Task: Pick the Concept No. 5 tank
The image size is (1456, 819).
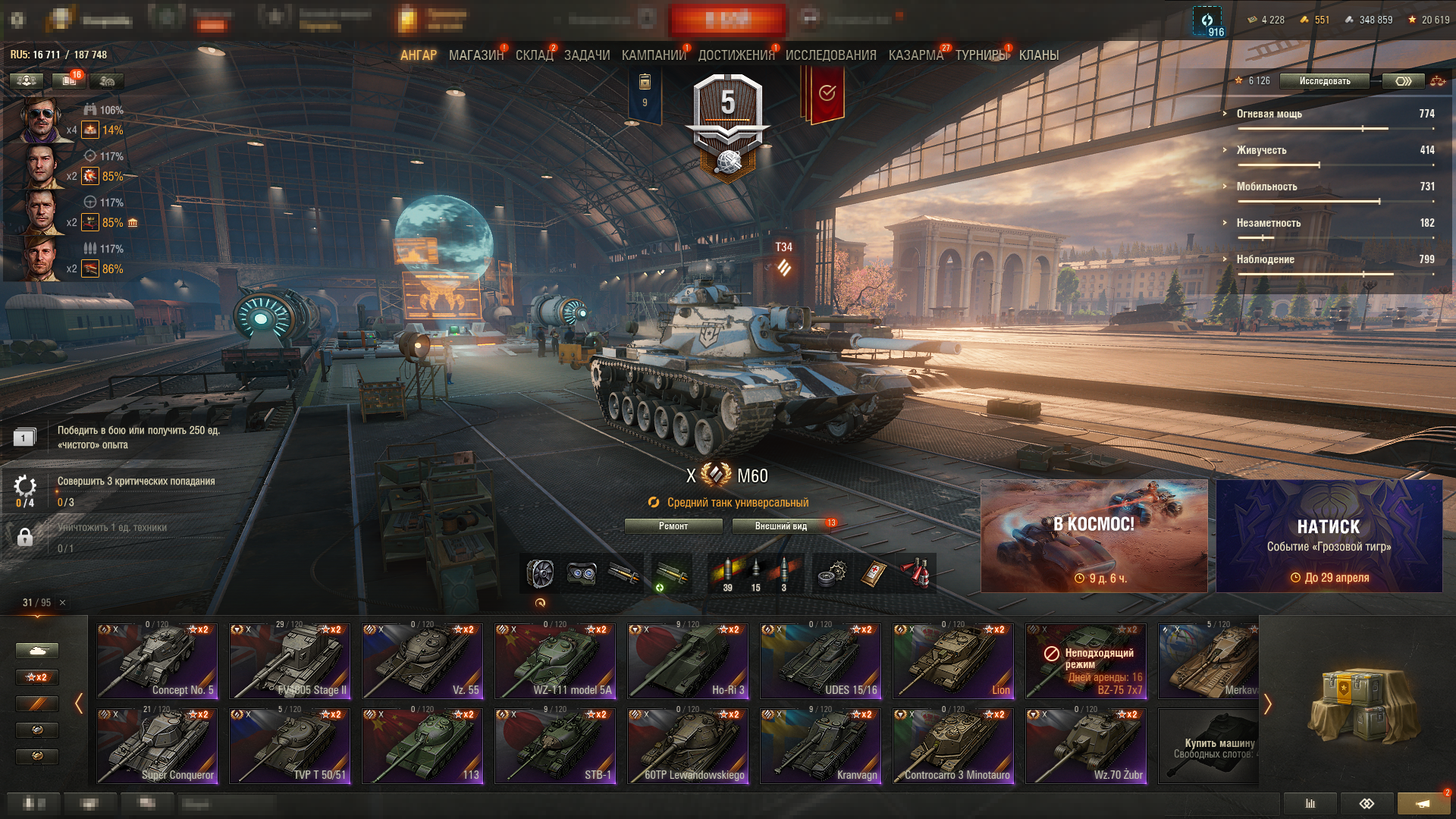Action: (158, 661)
